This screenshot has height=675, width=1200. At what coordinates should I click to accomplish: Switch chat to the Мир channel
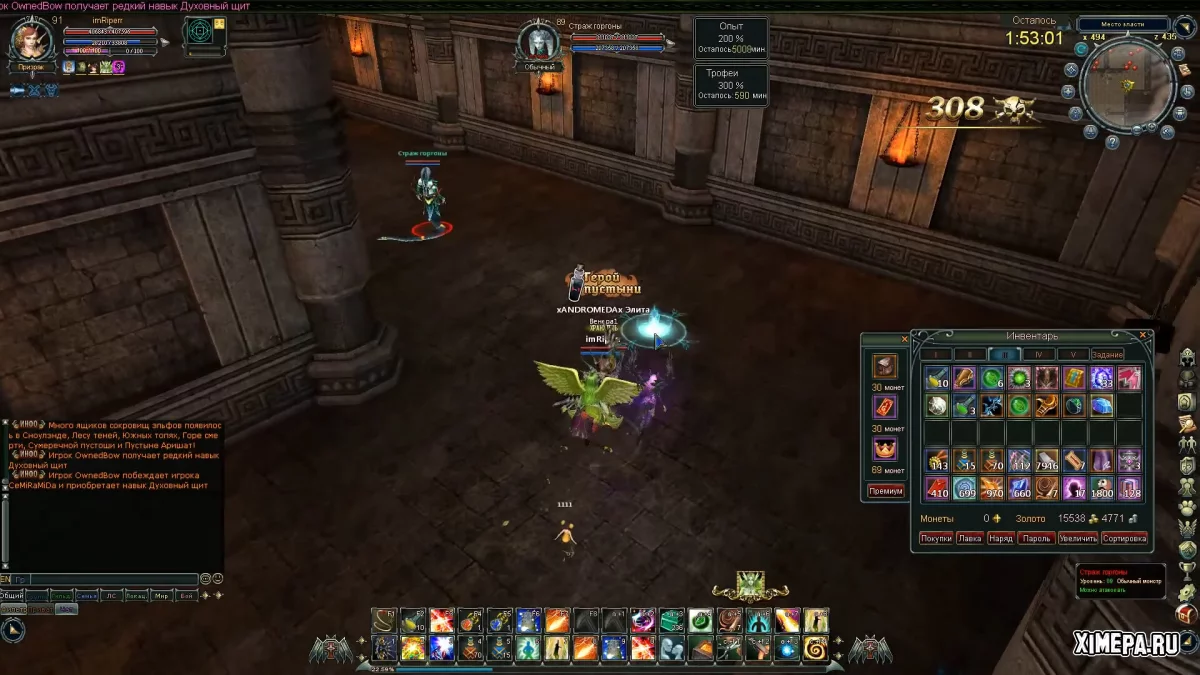click(162, 596)
